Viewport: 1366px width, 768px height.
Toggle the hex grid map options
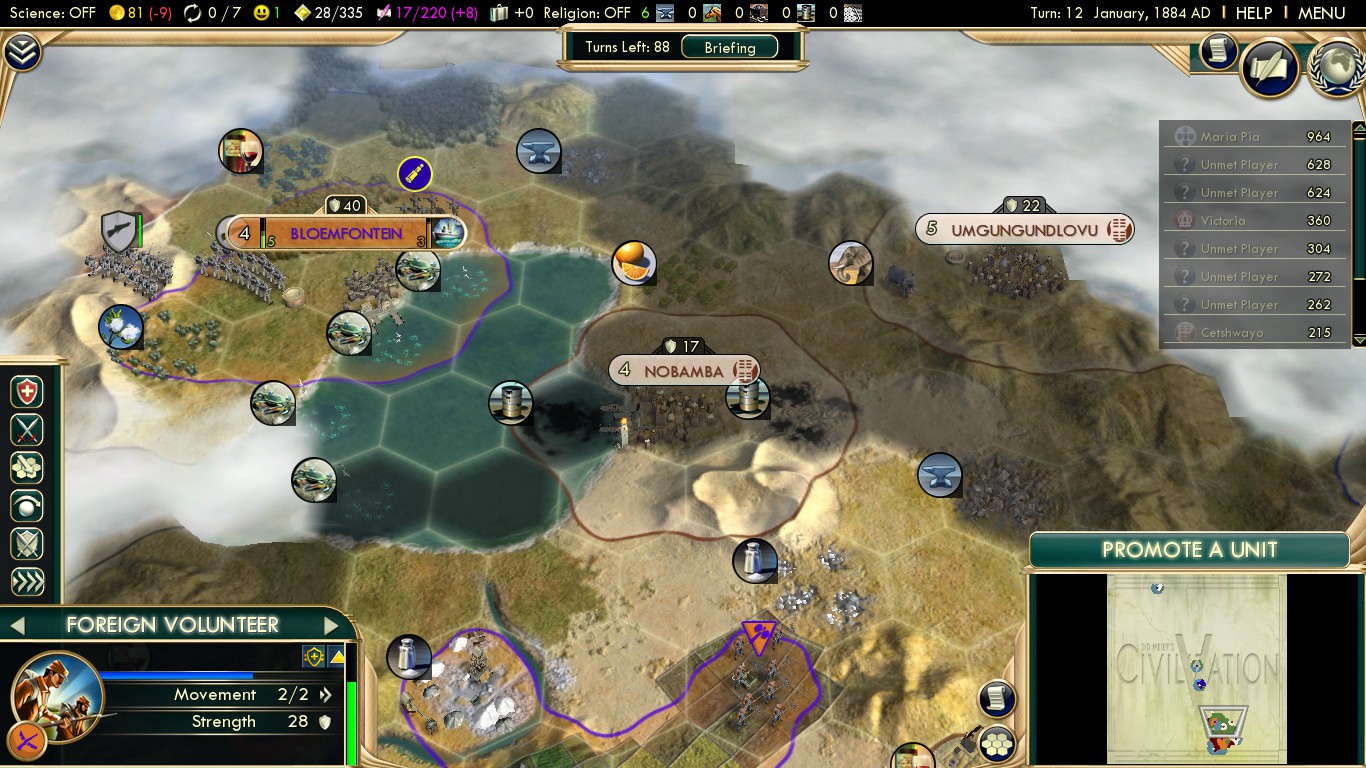[x=997, y=744]
